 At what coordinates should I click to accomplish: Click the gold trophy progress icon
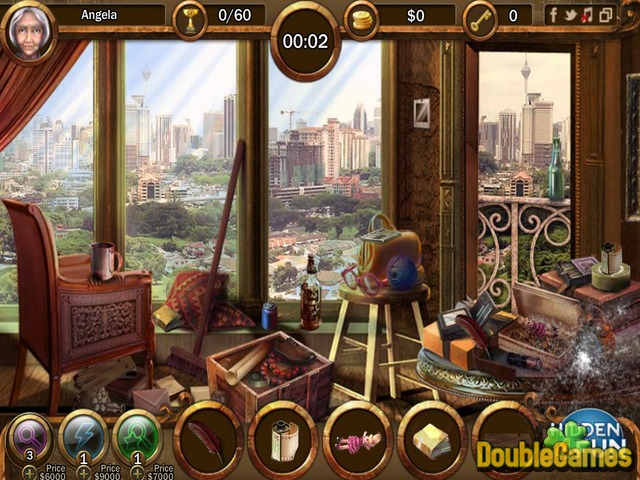point(188,16)
